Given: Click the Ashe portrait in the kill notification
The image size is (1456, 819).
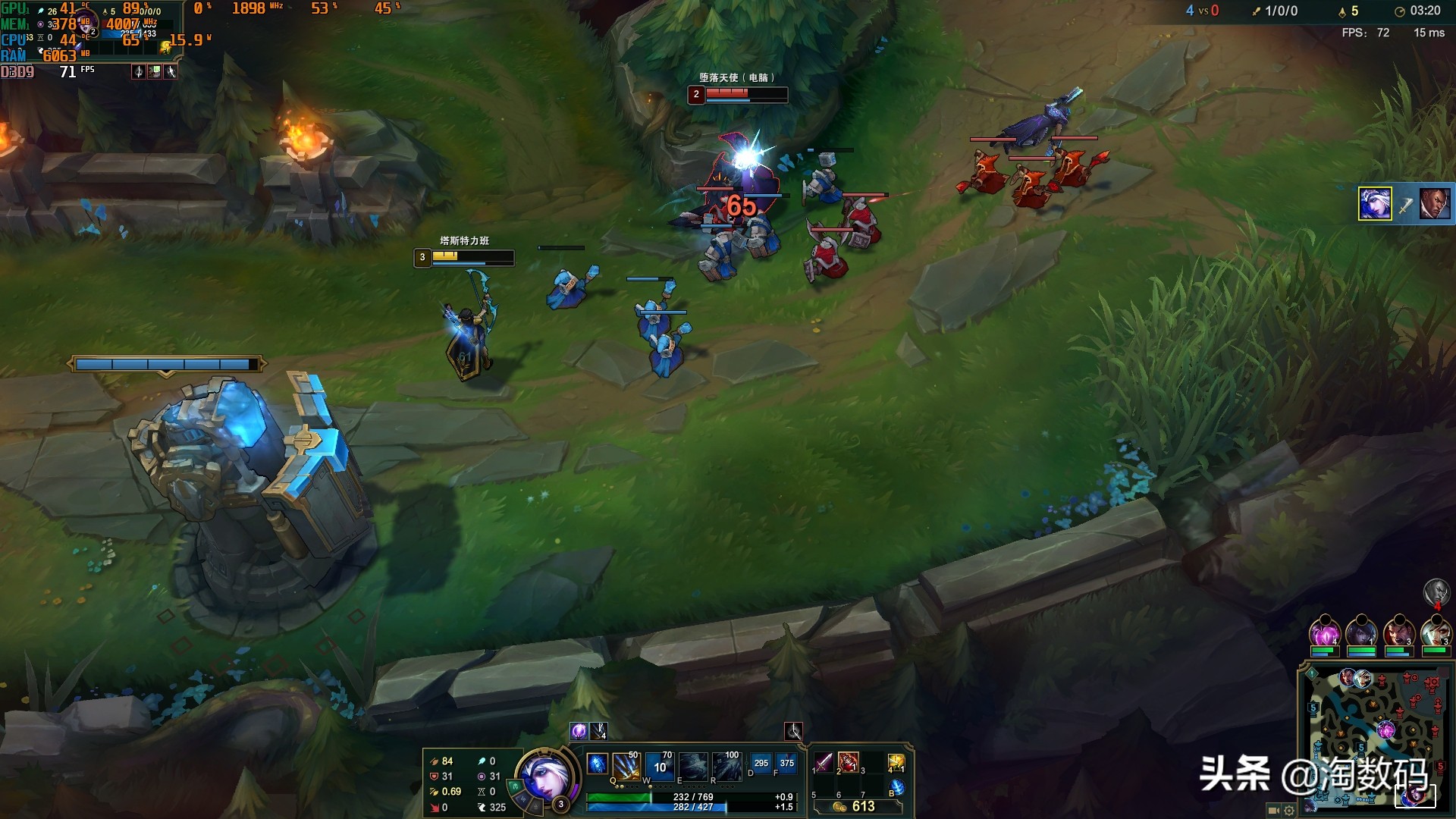Looking at the screenshot, I should click(1375, 204).
